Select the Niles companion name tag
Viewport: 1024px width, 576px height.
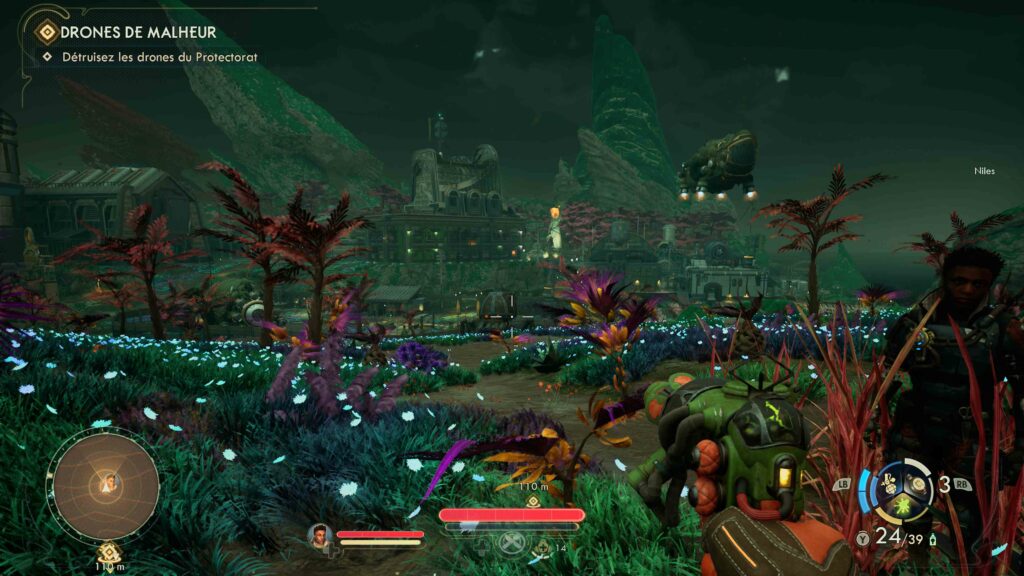click(984, 171)
